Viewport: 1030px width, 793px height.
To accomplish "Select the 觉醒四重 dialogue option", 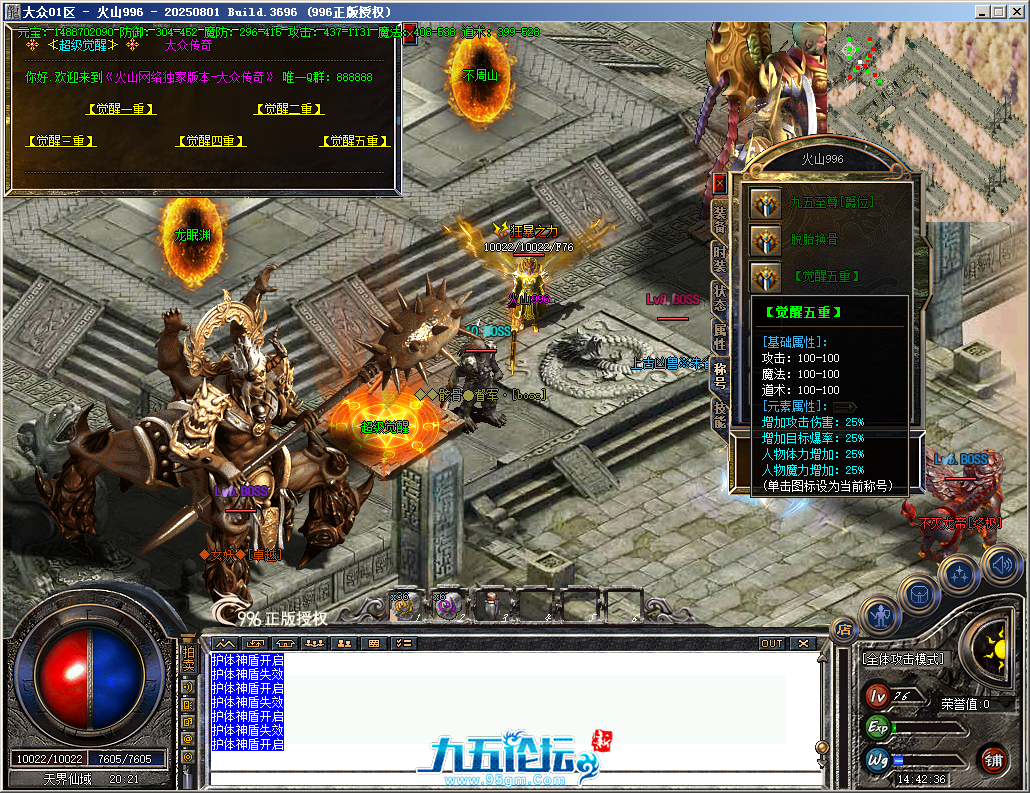I will point(211,142).
